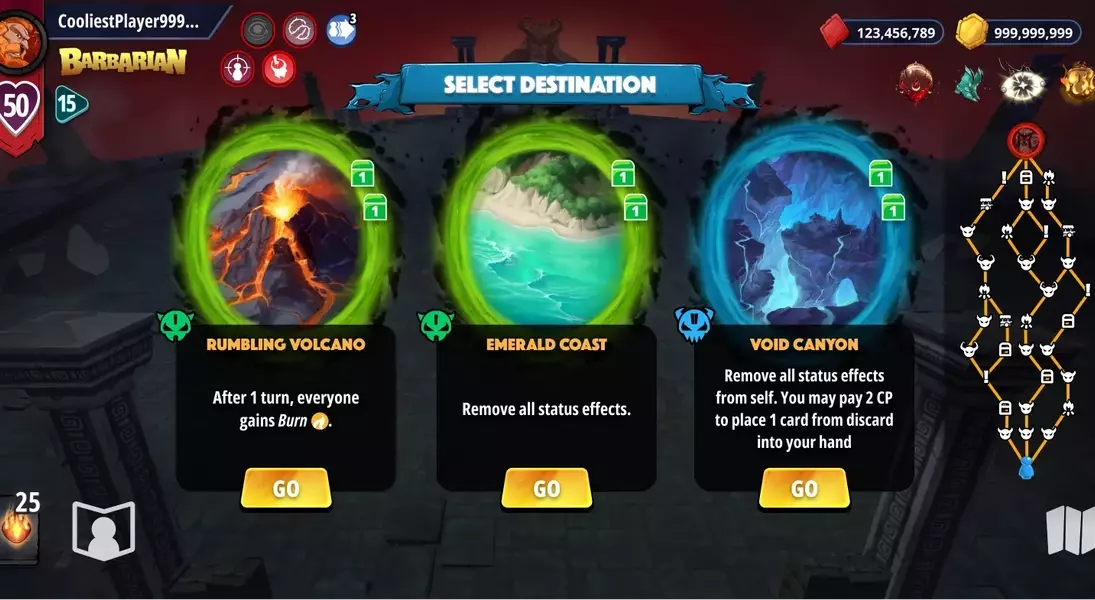
Task: Inspect the blue status icon with 3
Action: (x=341, y=29)
